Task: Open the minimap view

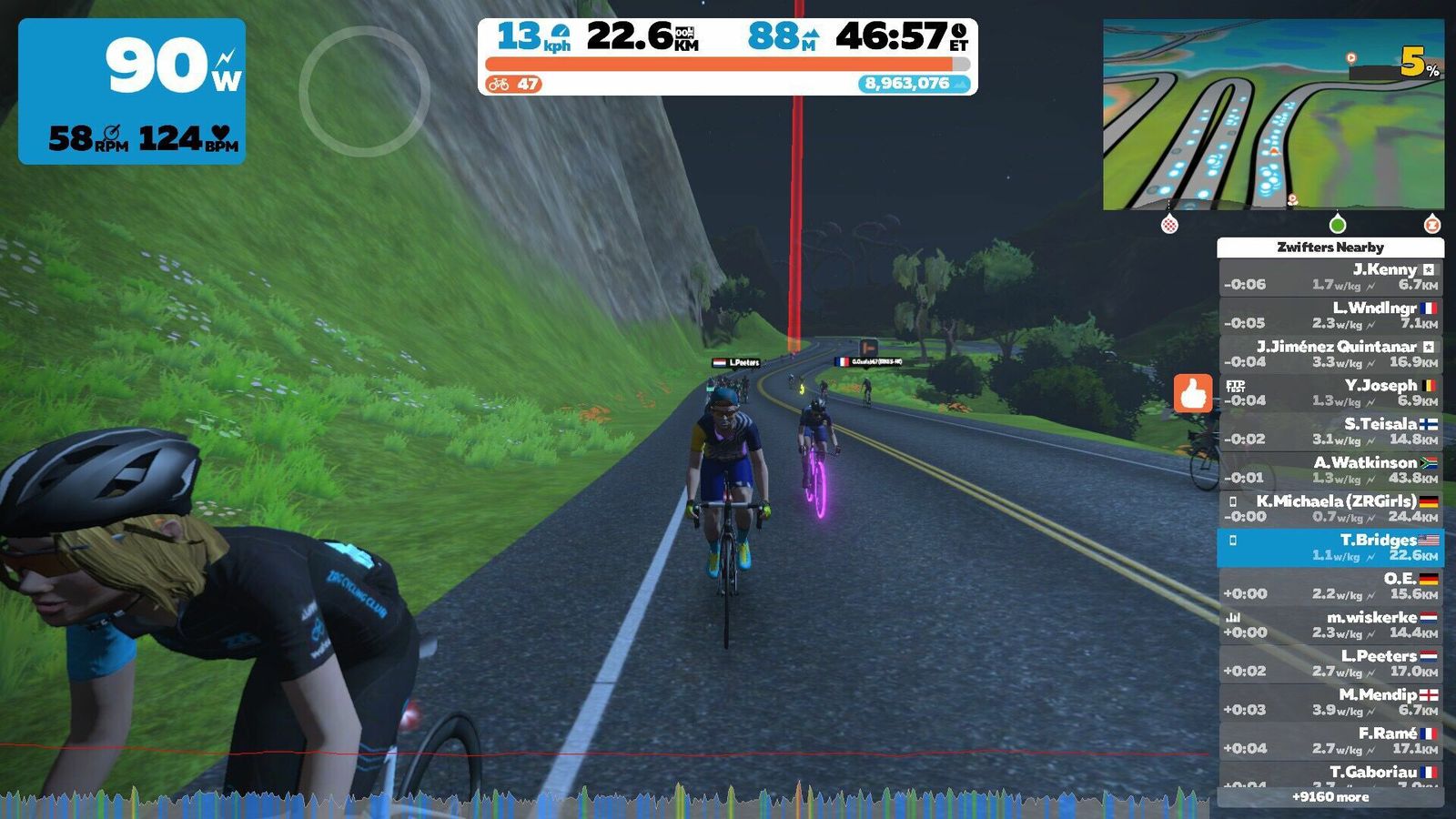Action: point(1273,115)
